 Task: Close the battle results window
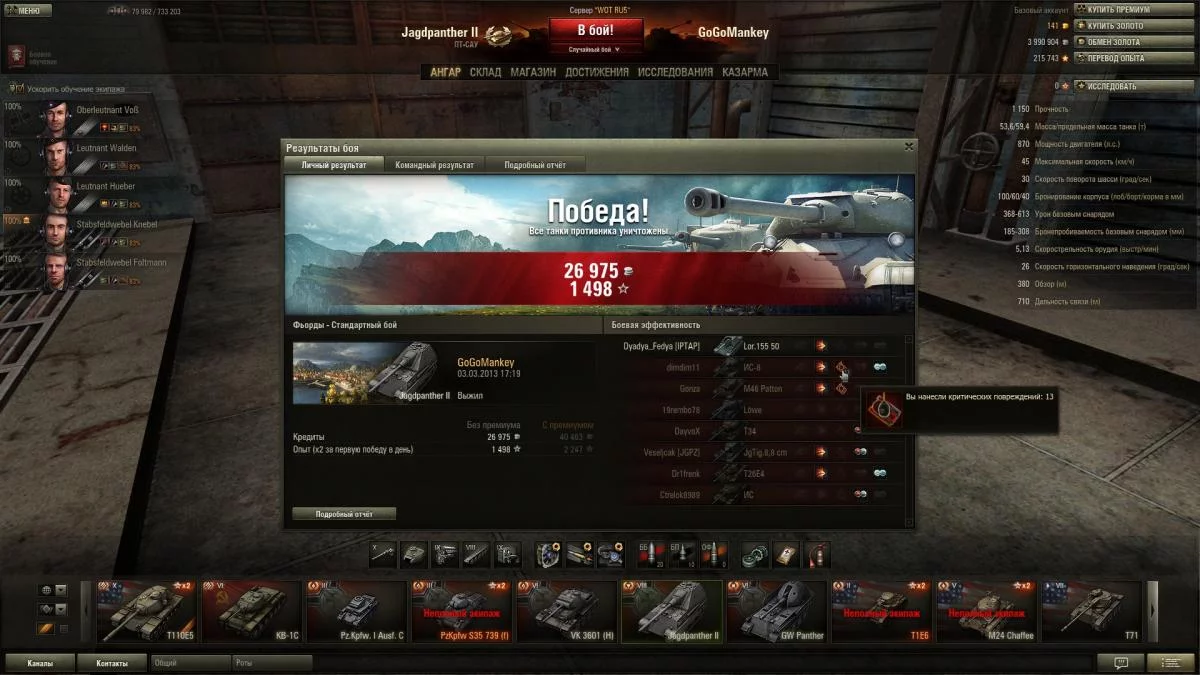point(908,146)
